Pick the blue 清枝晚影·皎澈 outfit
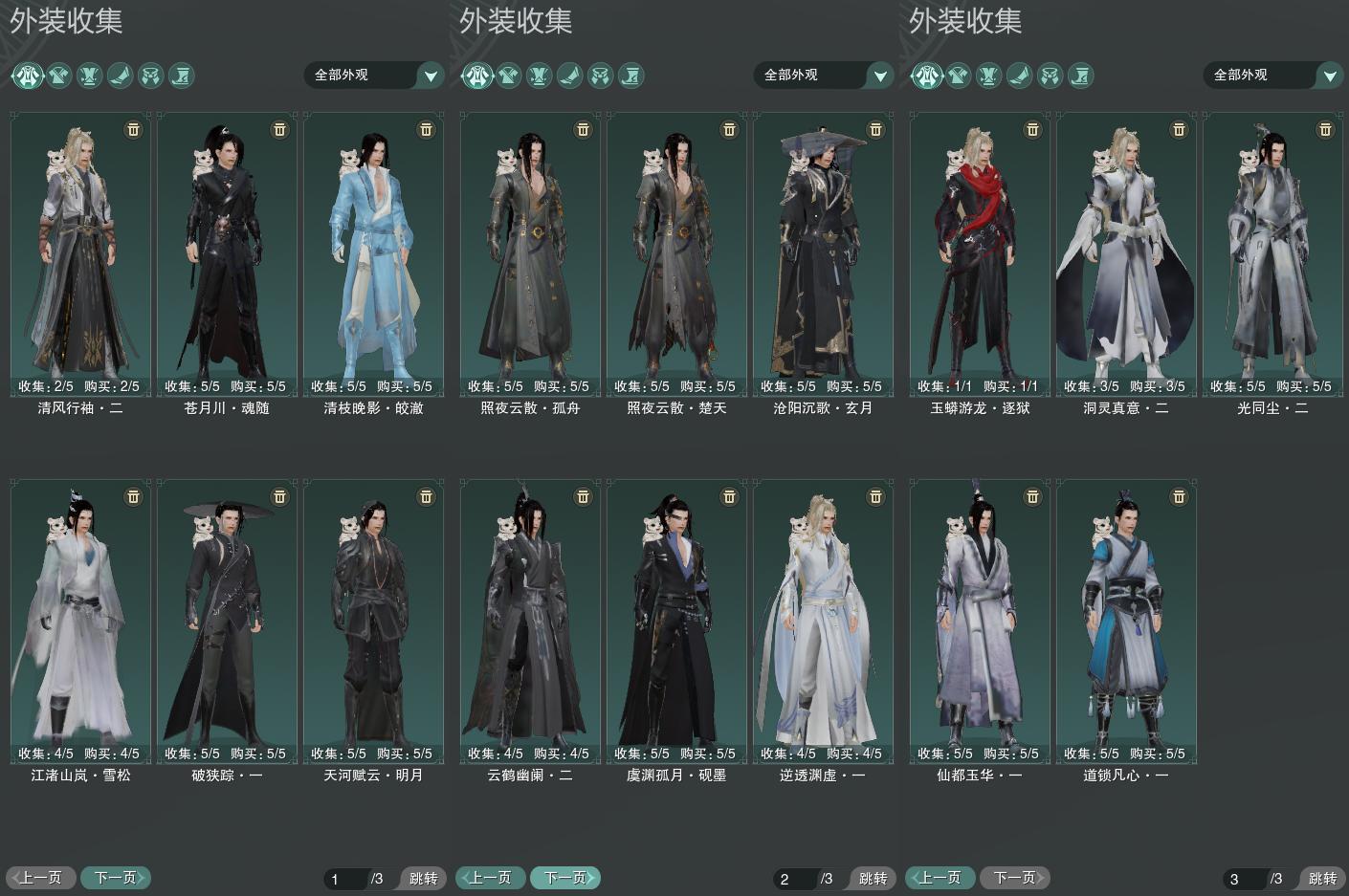 (373, 253)
